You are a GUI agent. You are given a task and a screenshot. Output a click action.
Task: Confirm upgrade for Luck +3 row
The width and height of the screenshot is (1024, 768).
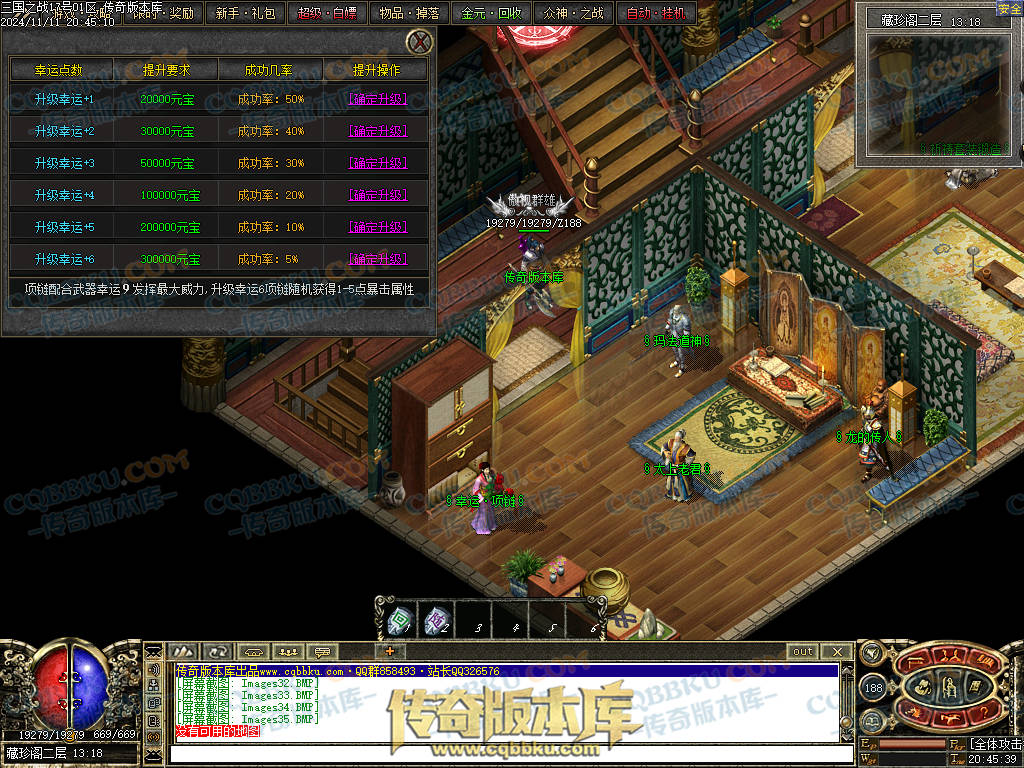[377, 163]
